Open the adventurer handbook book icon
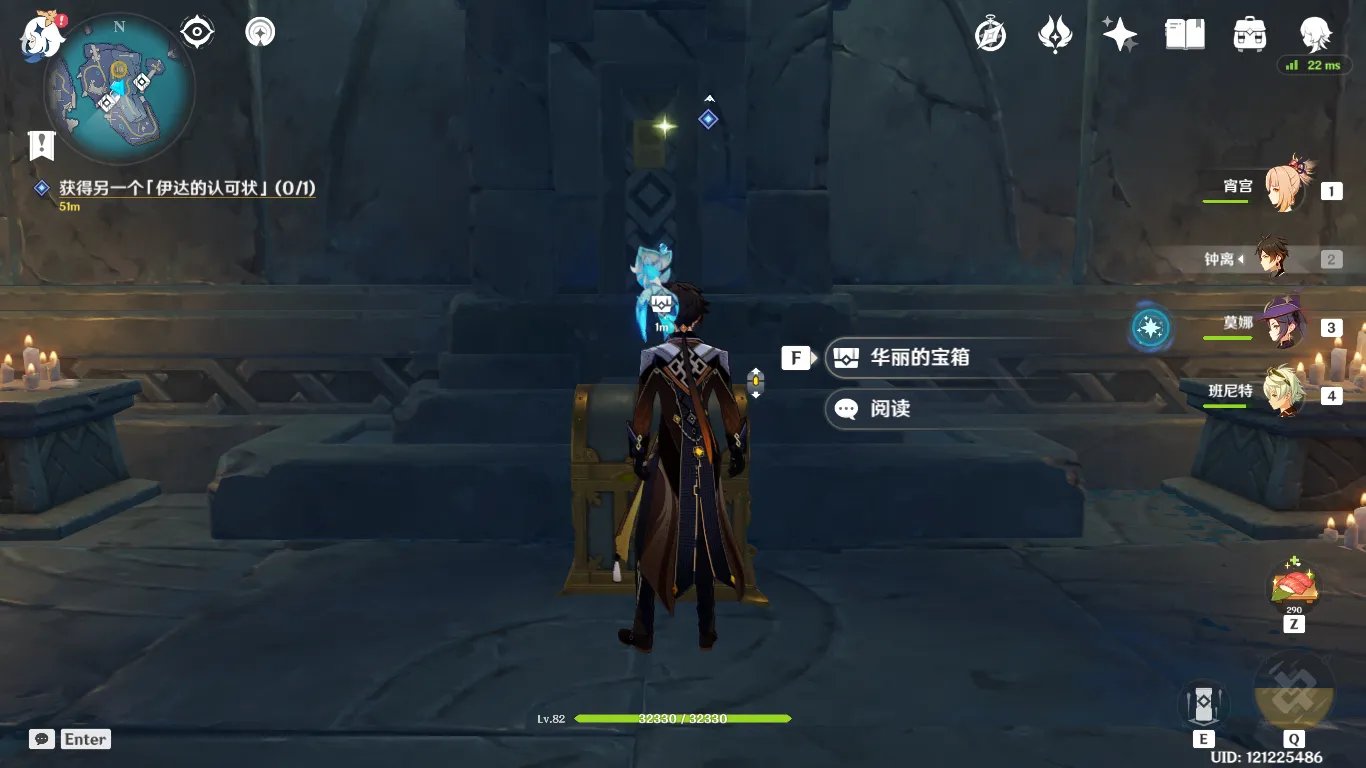 pos(1184,35)
